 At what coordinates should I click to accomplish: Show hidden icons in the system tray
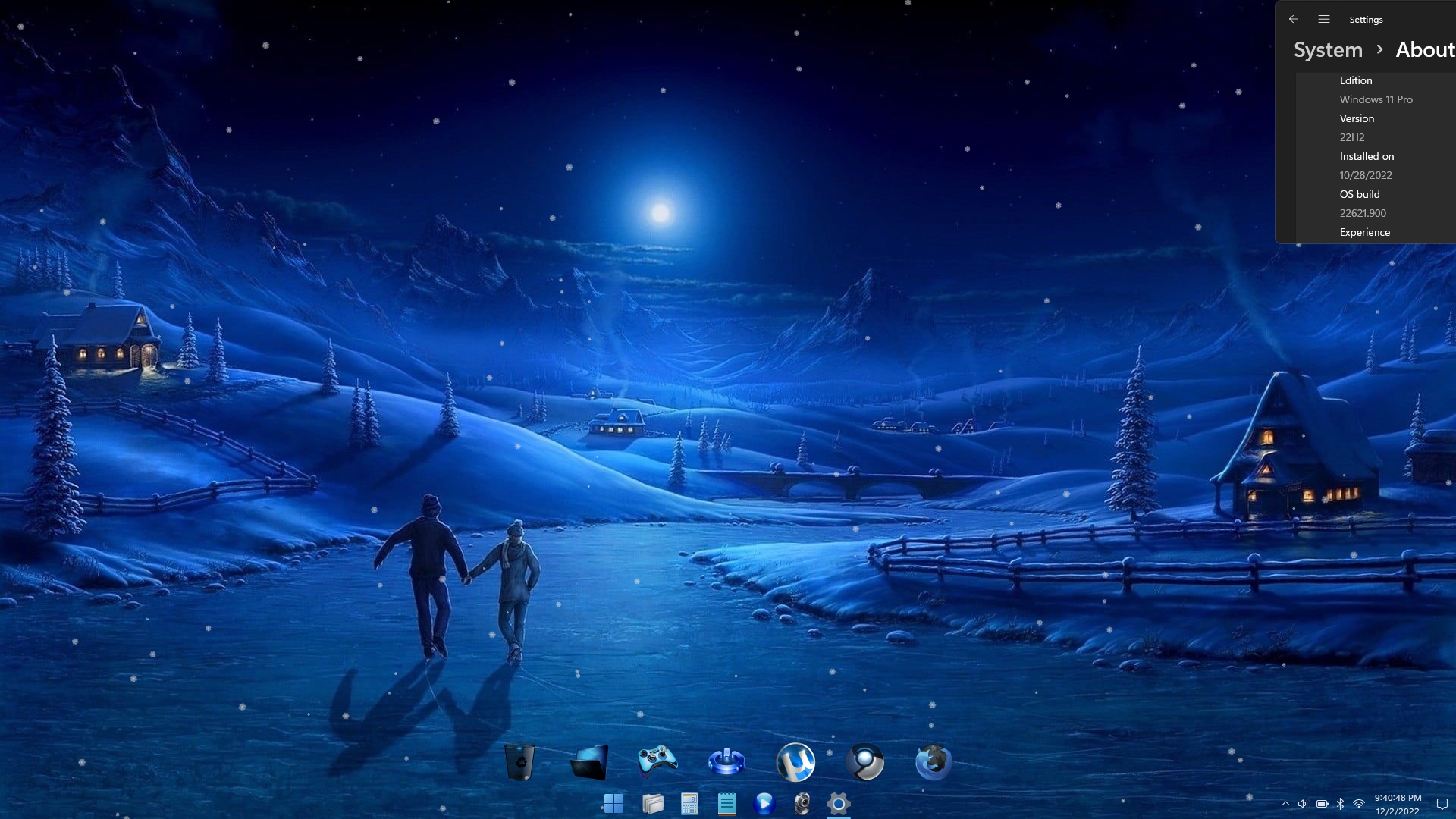pos(1285,804)
